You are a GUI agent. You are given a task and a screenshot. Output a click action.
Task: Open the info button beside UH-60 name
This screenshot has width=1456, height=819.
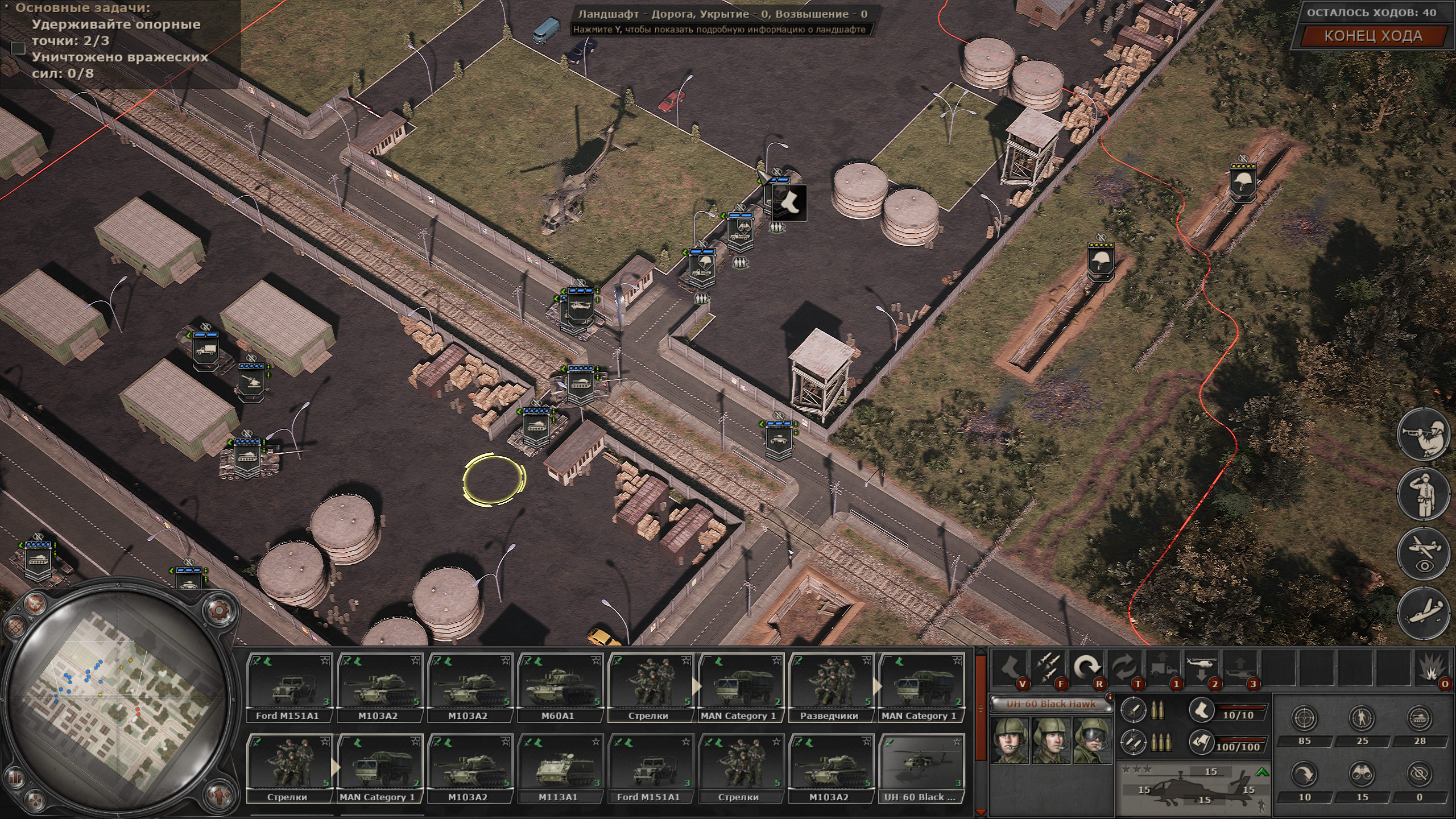coord(1108,697)
